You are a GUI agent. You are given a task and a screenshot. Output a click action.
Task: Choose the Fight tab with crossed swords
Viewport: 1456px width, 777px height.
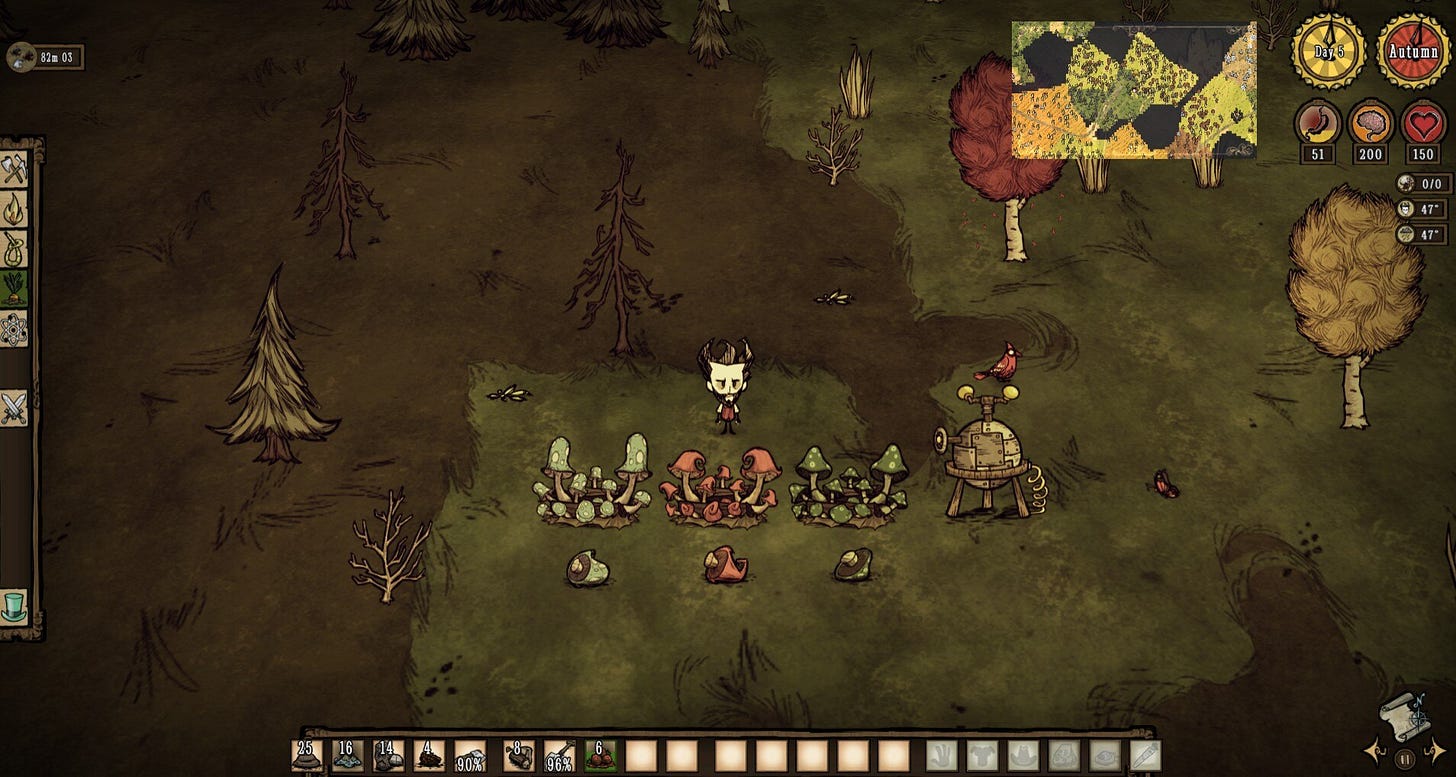pos(14,407)
